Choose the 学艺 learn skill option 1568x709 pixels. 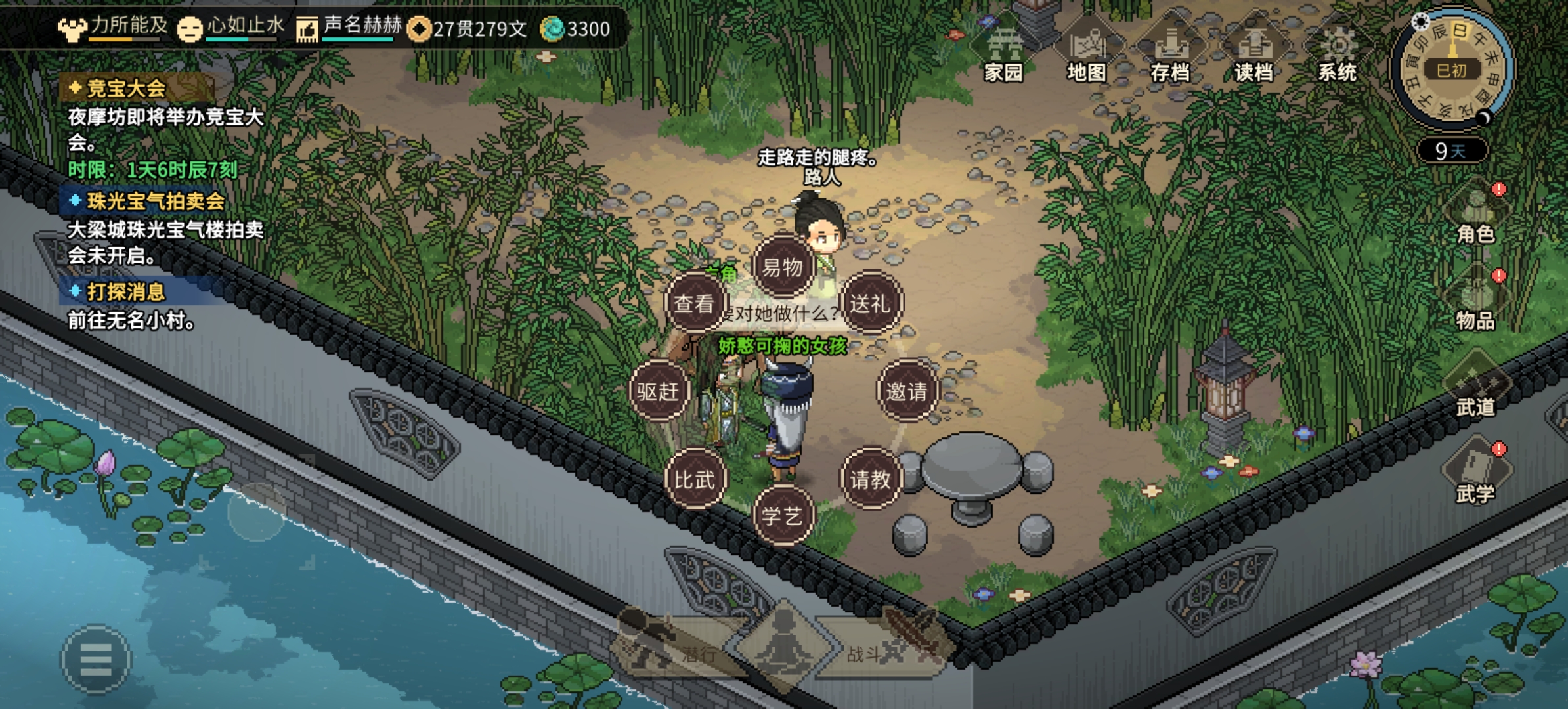tap(782, 516)
